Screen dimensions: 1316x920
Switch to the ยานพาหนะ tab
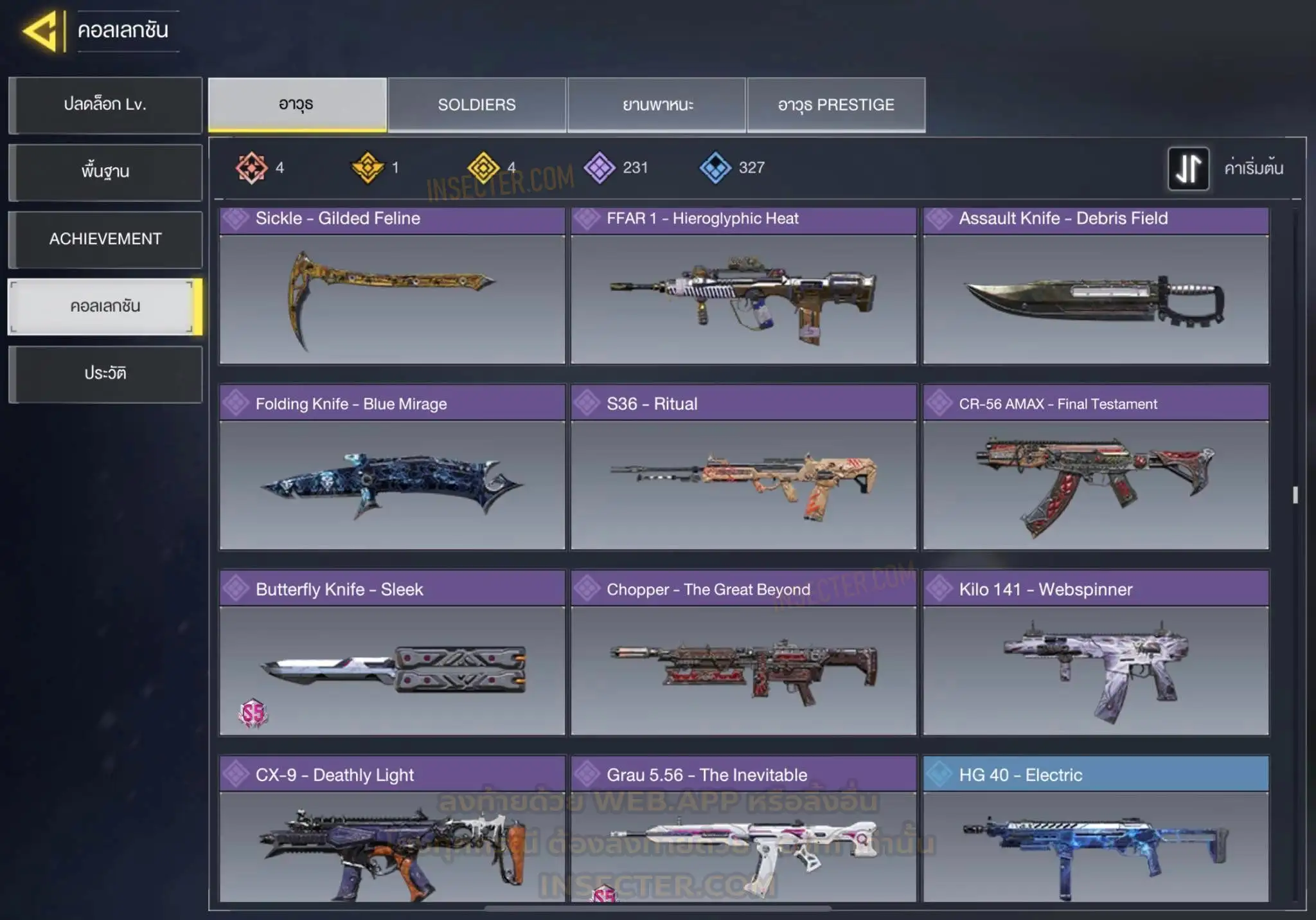(x=657, y=105)
